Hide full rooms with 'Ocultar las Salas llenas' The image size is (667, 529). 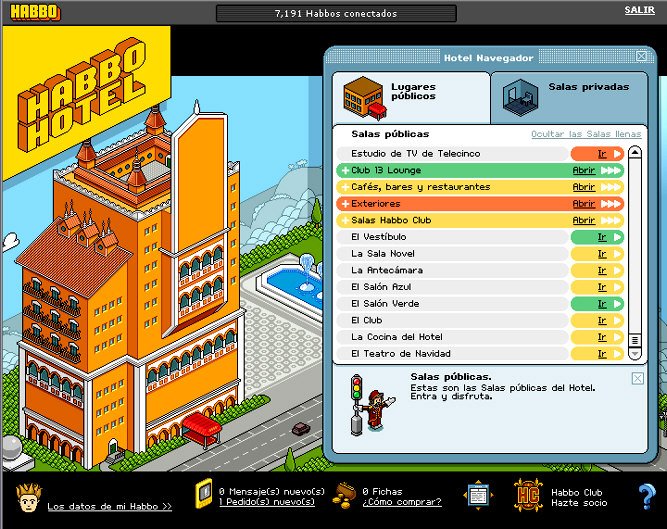coord(586,134)
